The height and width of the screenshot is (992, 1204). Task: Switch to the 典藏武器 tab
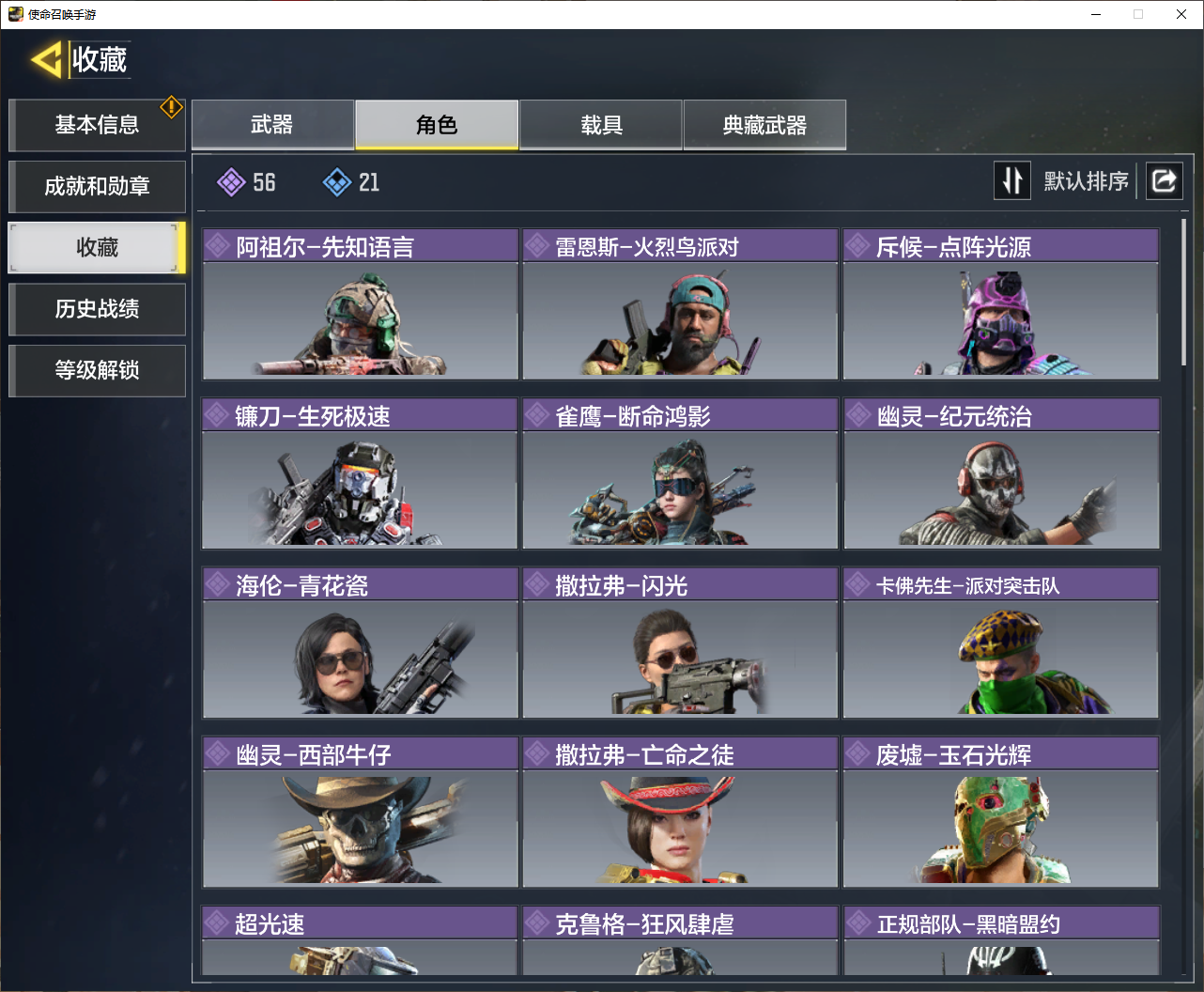764,125
